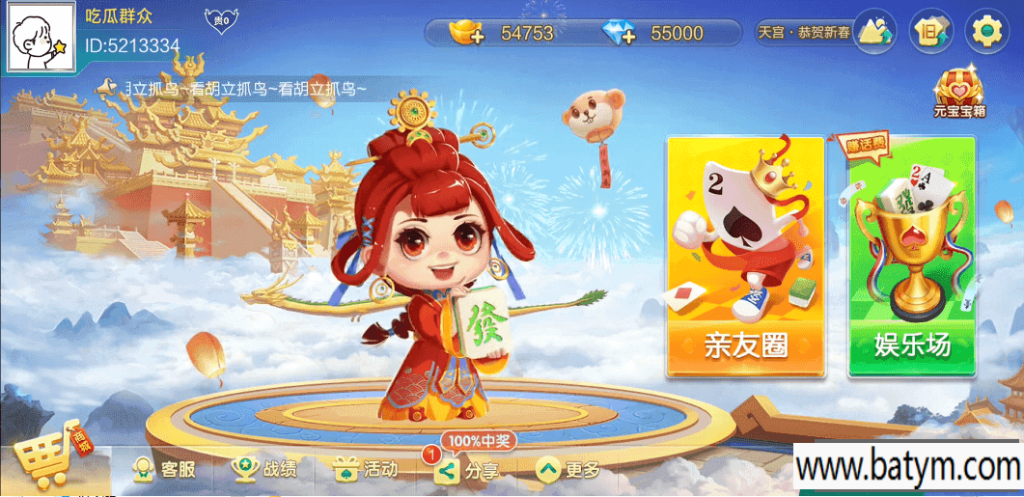Image resolution: width=1024 pixels, height=497 pixels.
Task: Open the gear settings icon
Action: [986, 32]
